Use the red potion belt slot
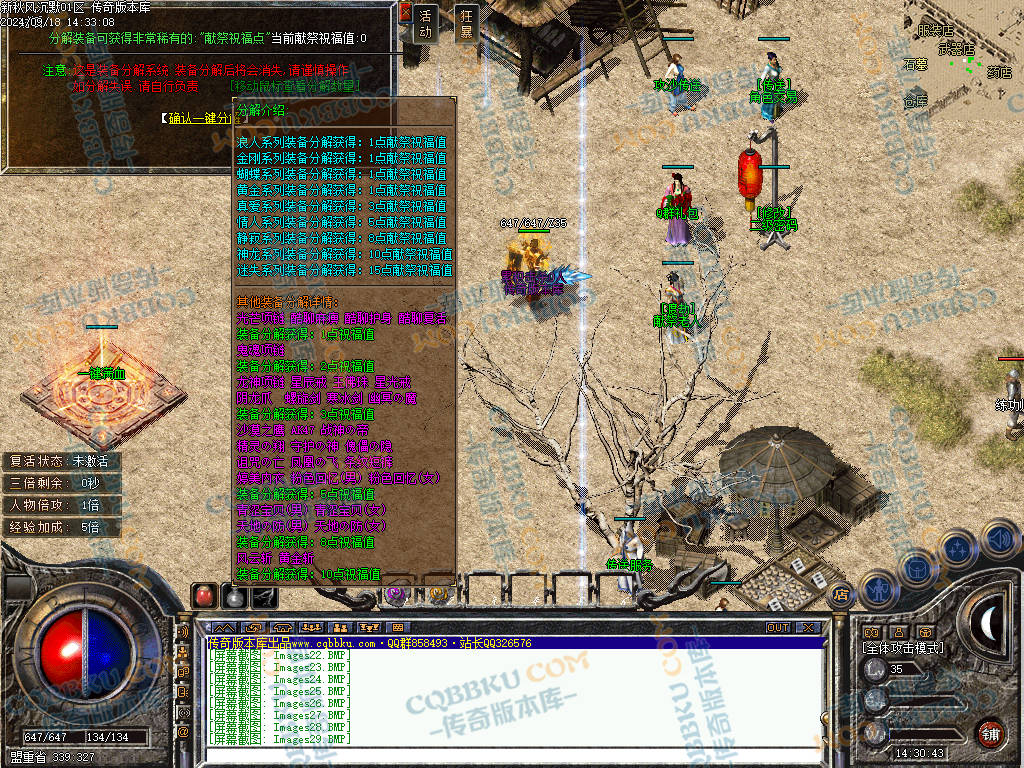This screenshot has width=1024, height=768. tap(204, 596)
